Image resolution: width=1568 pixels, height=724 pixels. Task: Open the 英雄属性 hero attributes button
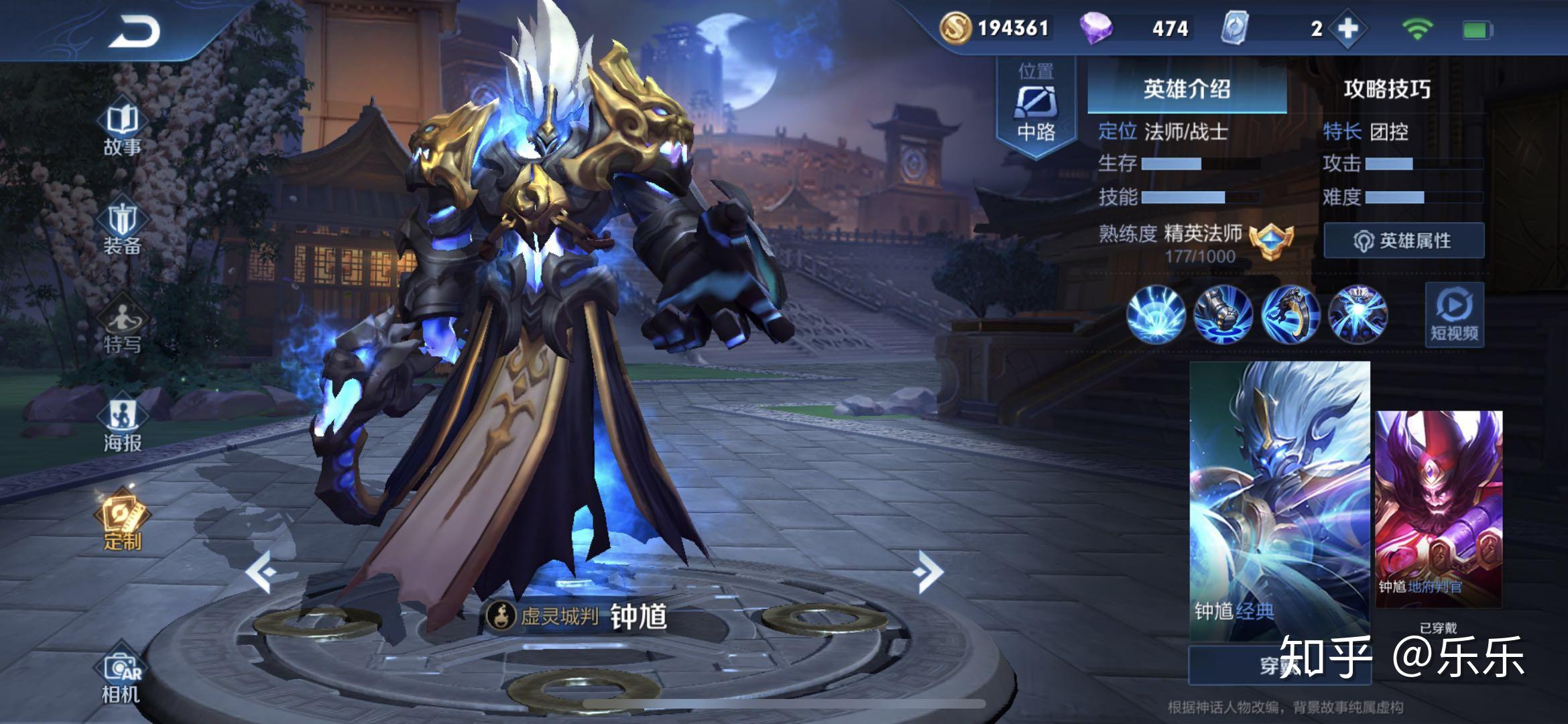click(1404, 241)
